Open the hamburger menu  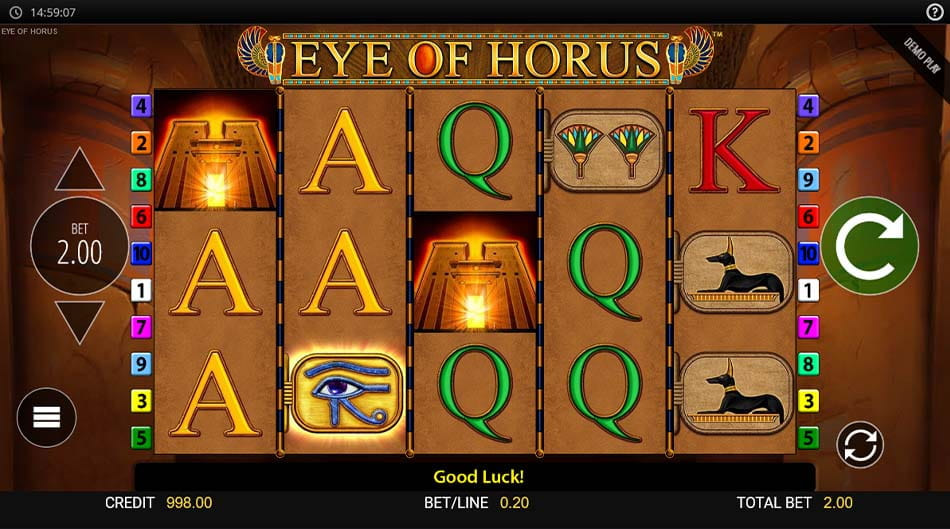pos(47,417)
